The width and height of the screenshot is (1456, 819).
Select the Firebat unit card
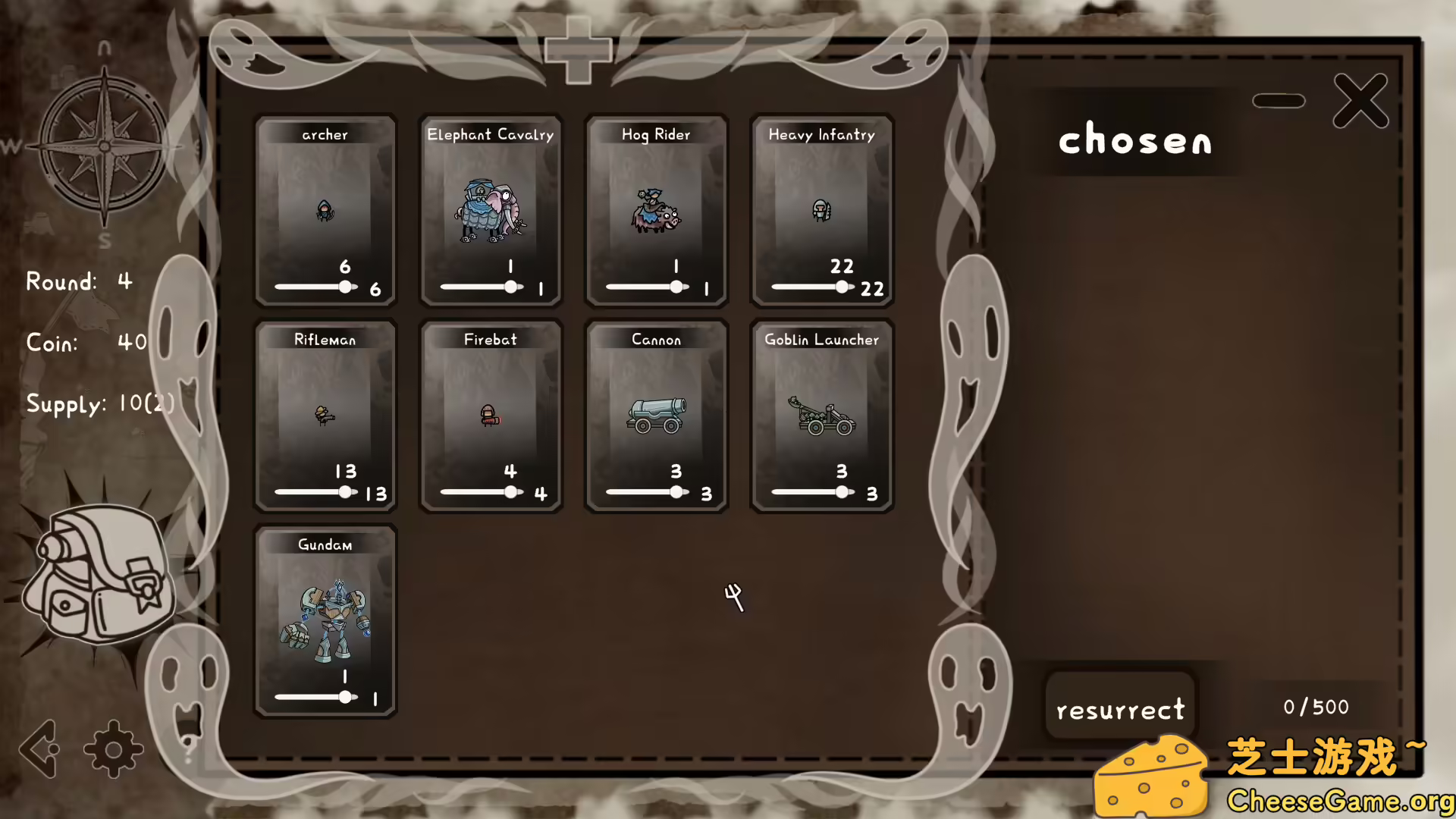[x=490, y=413]
